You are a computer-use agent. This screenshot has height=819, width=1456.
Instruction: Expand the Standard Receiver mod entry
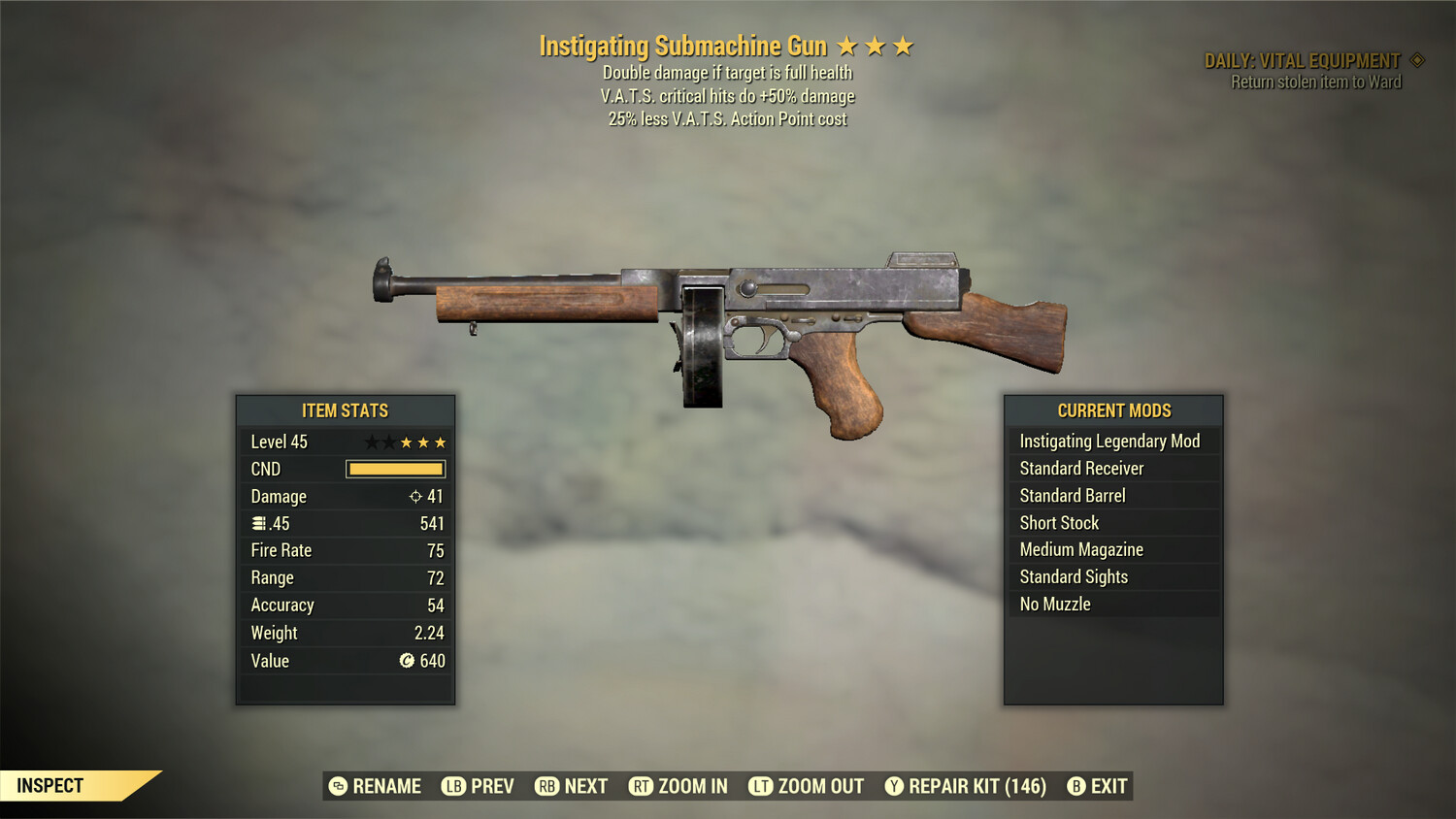click(1112, 468)
